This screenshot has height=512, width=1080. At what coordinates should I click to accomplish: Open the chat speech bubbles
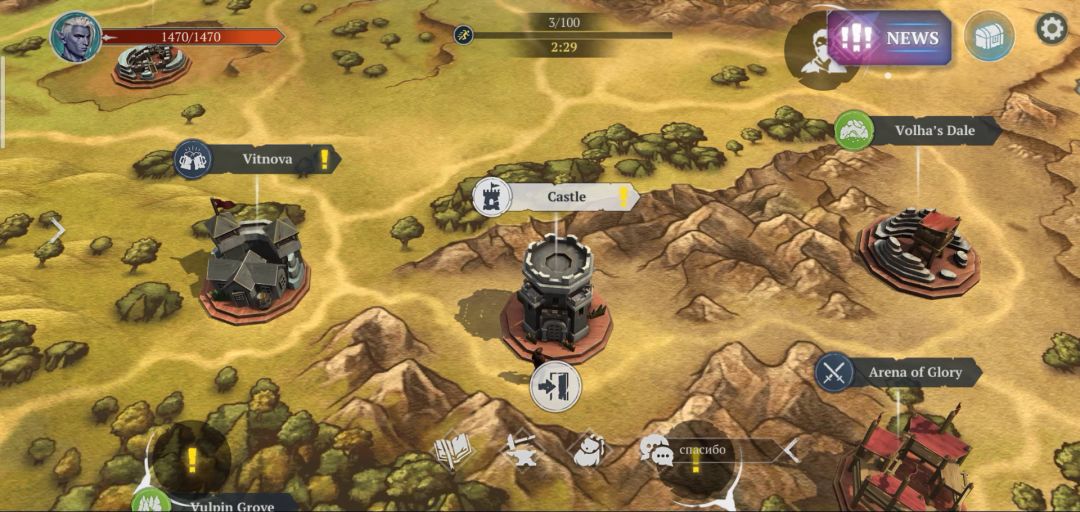[x=656, y=451]
